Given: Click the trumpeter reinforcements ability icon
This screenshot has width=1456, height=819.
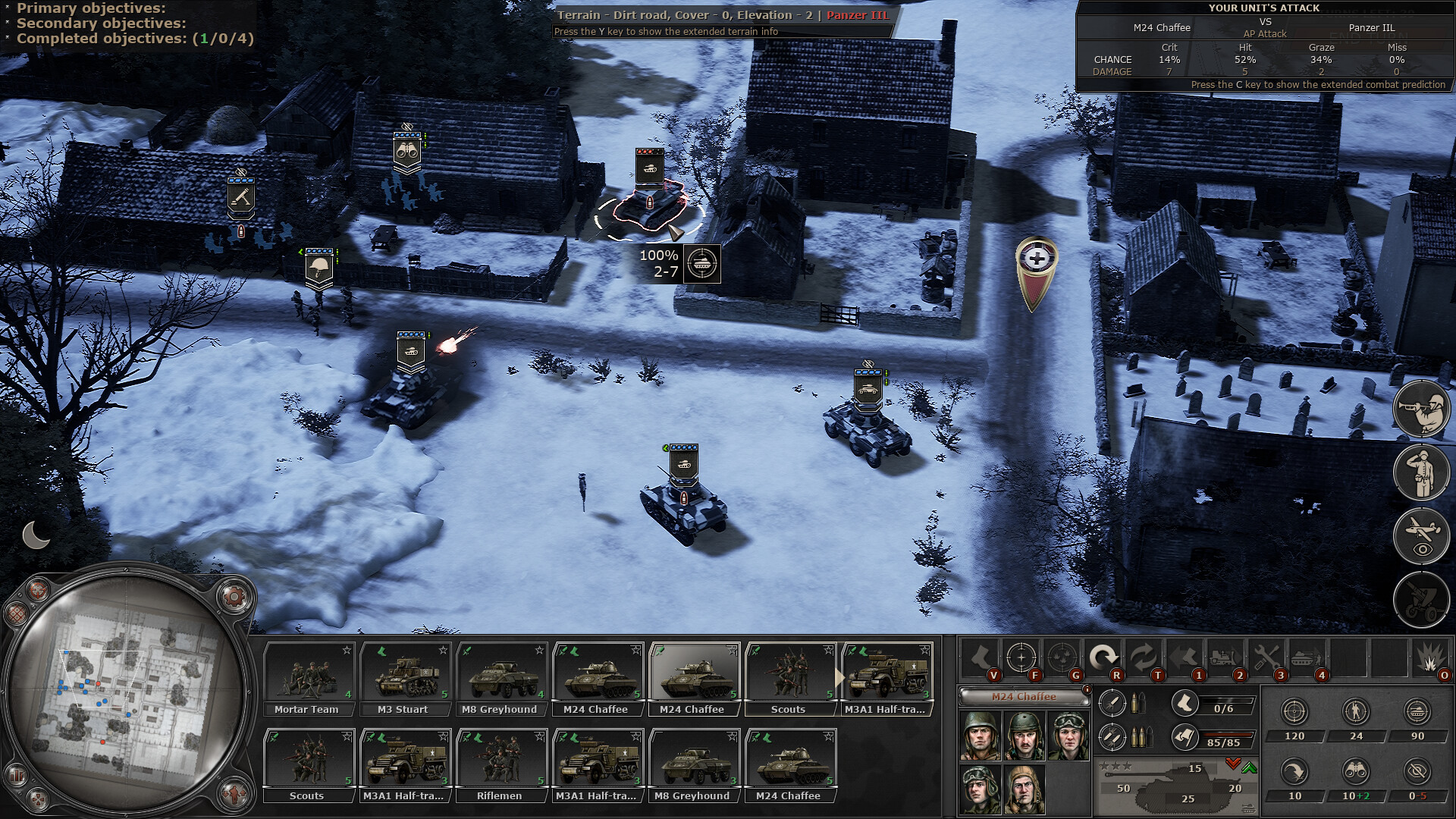Looking at the screenshot, I should click(1423, 408).
